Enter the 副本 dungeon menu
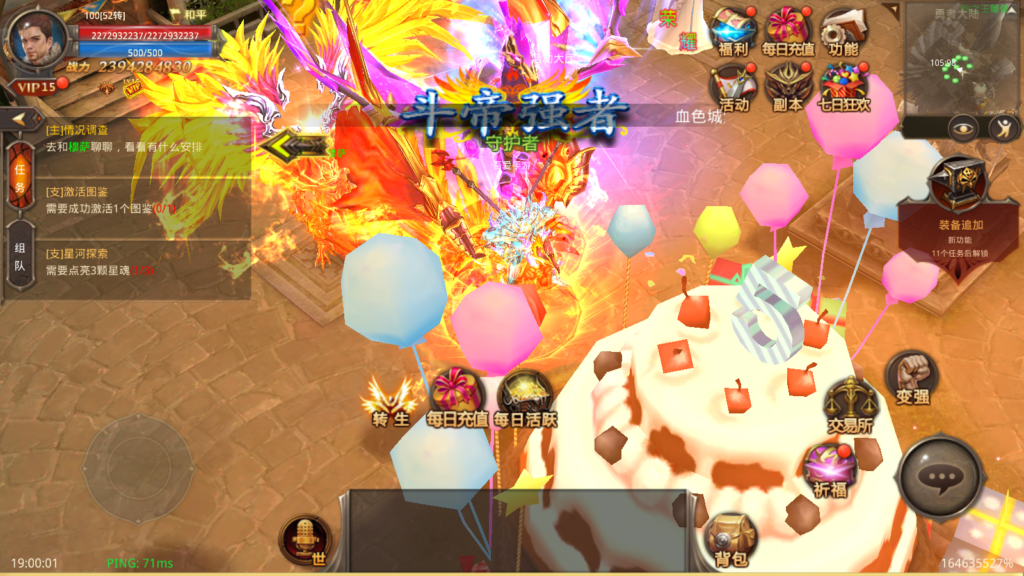This screenshot has height=576, width=1024. (787, 86)
